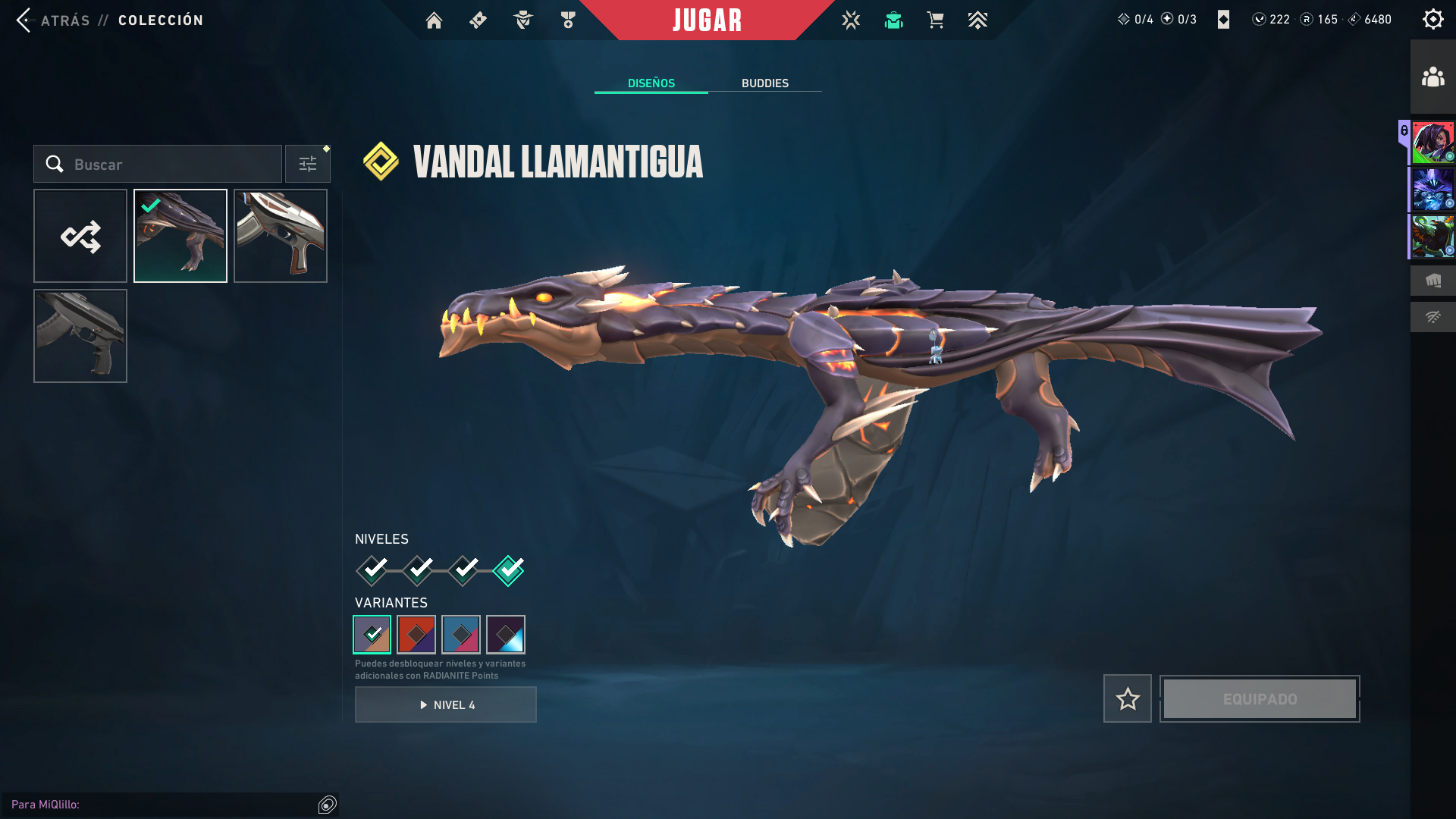Select the equipped Vandal skin thumbnail

(180, 236)
